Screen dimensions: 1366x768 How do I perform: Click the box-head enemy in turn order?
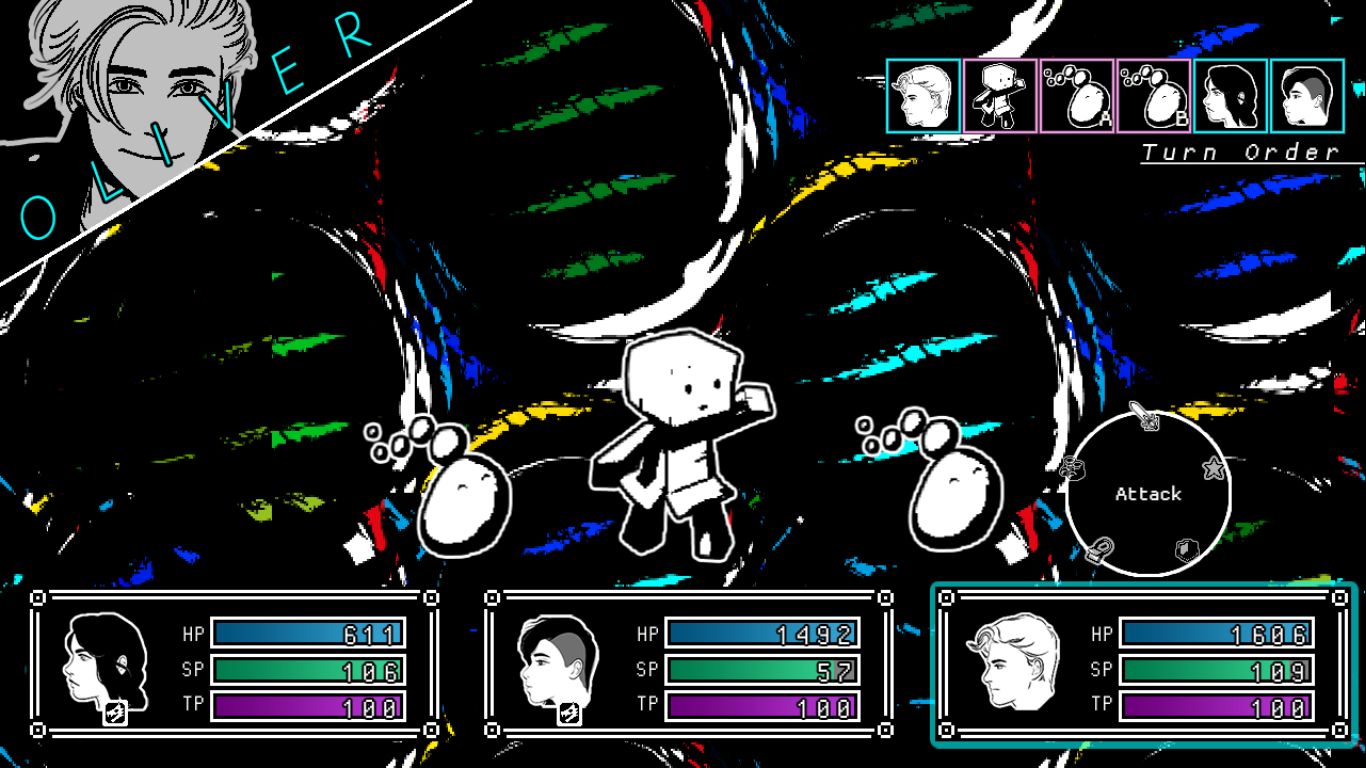tap(999, 96)
